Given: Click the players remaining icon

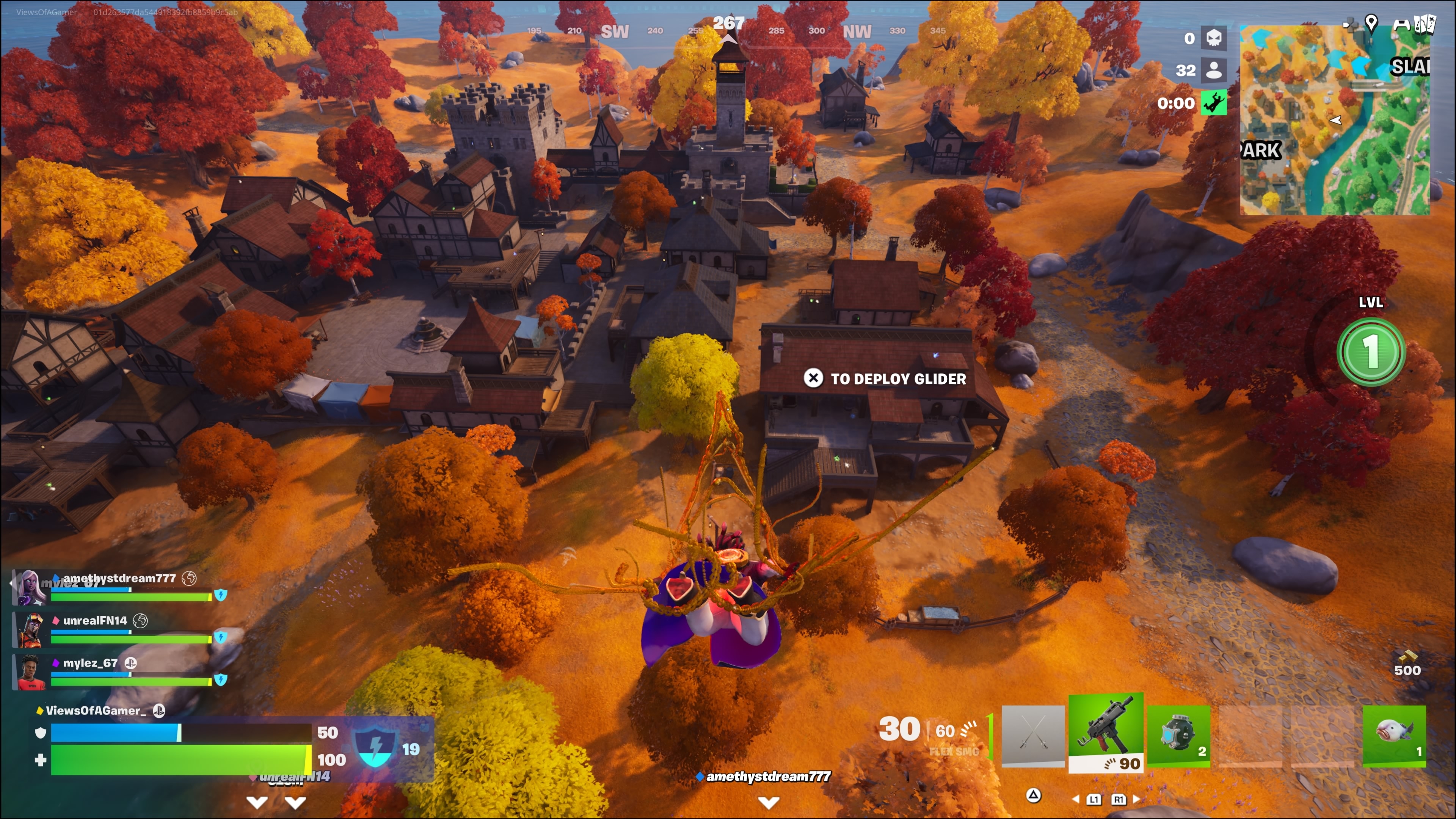Looking at the screenshot, I should coord(1213,70).
